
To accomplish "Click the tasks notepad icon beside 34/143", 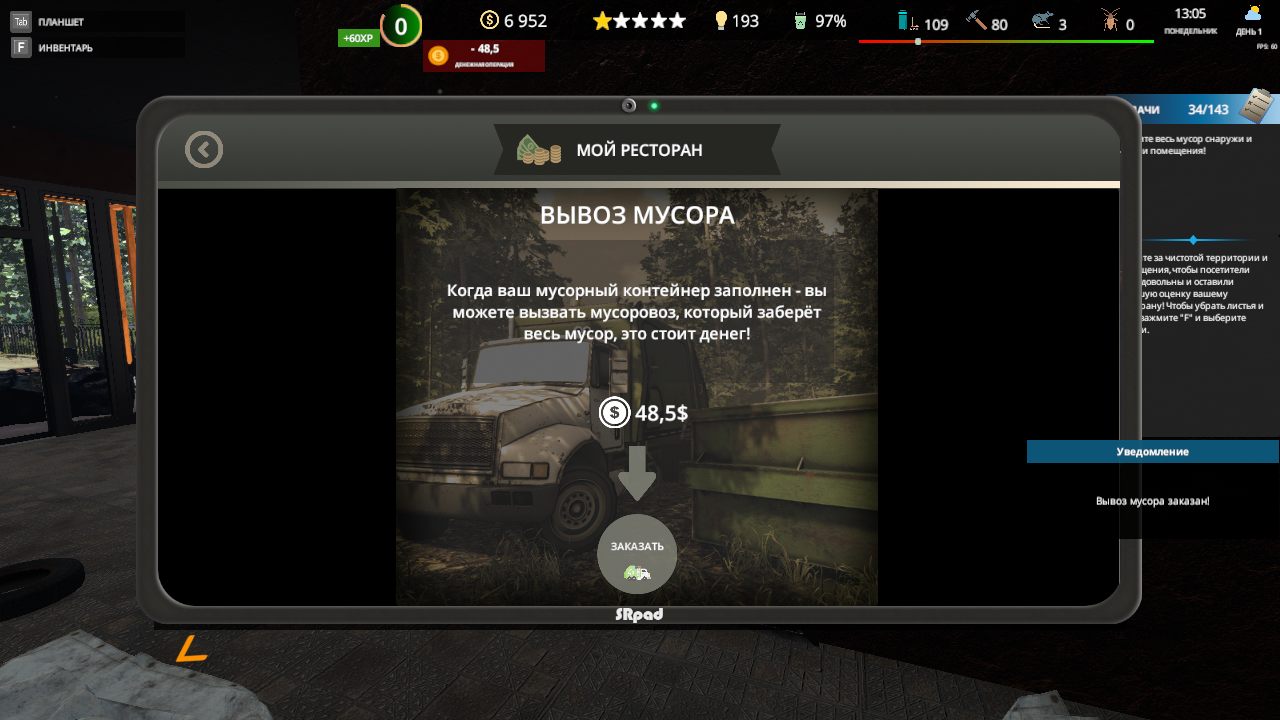I will [x=1258, y=106].
